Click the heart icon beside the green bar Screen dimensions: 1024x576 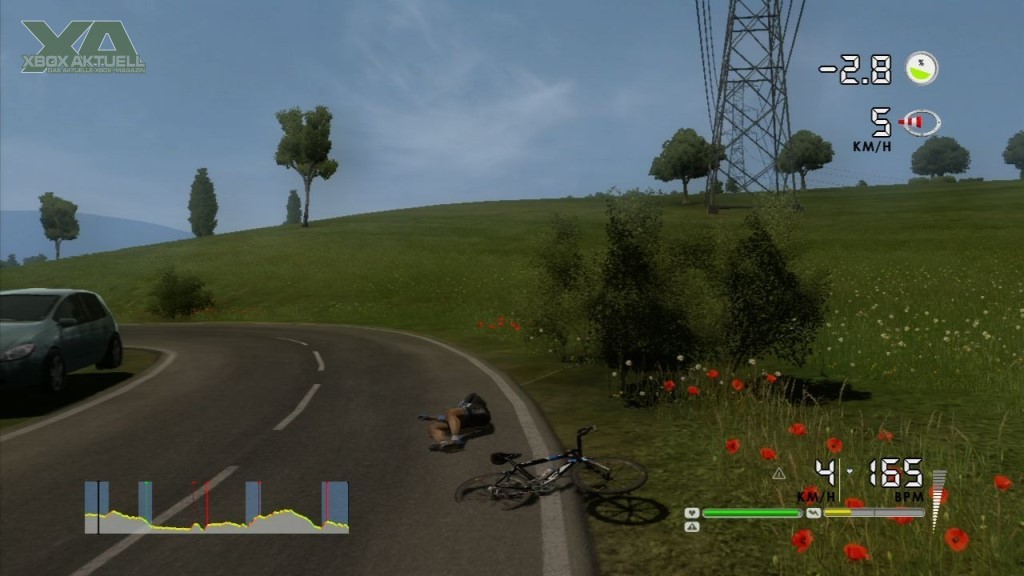tap(691, 513)
